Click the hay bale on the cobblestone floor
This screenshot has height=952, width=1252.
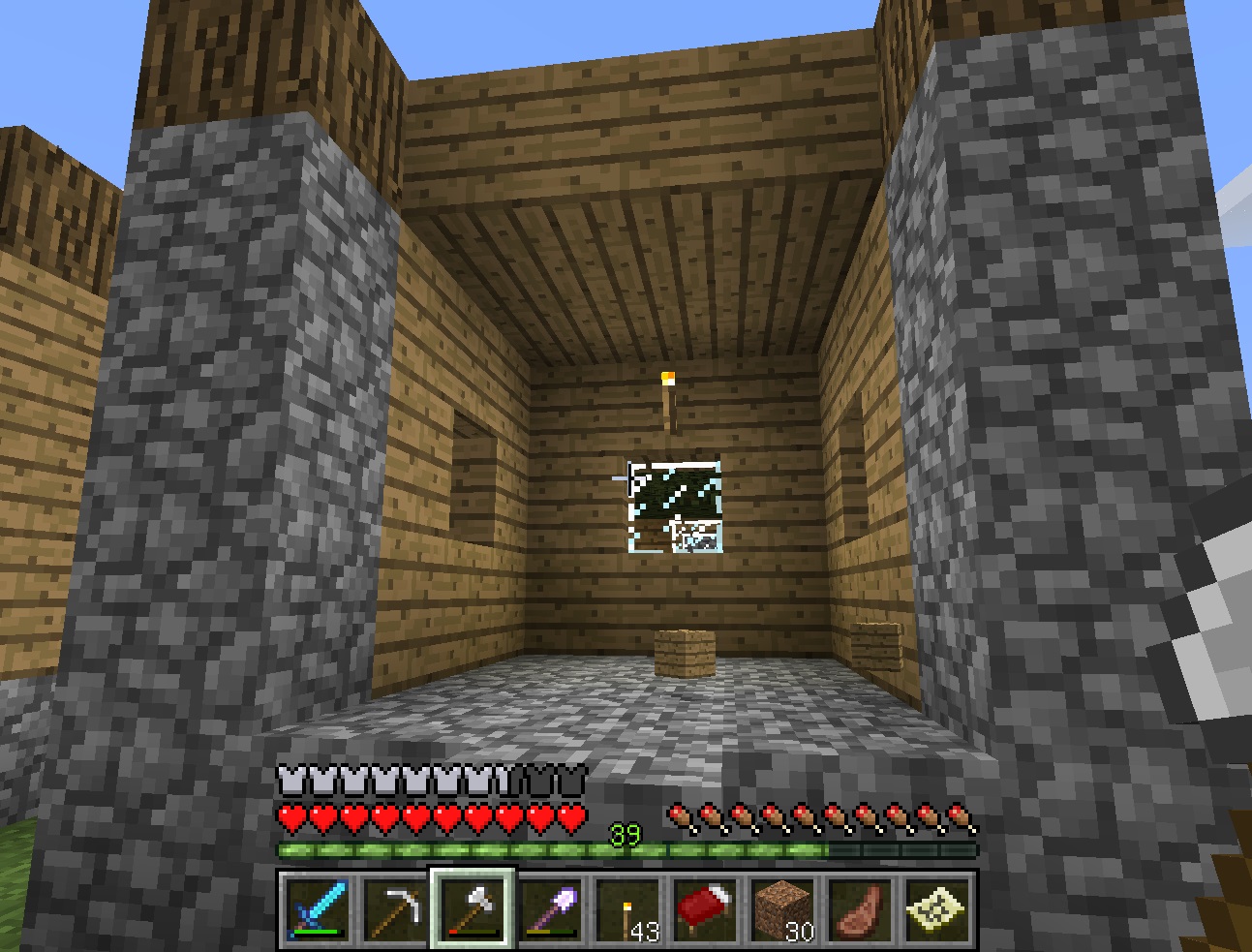click(684, 653)
